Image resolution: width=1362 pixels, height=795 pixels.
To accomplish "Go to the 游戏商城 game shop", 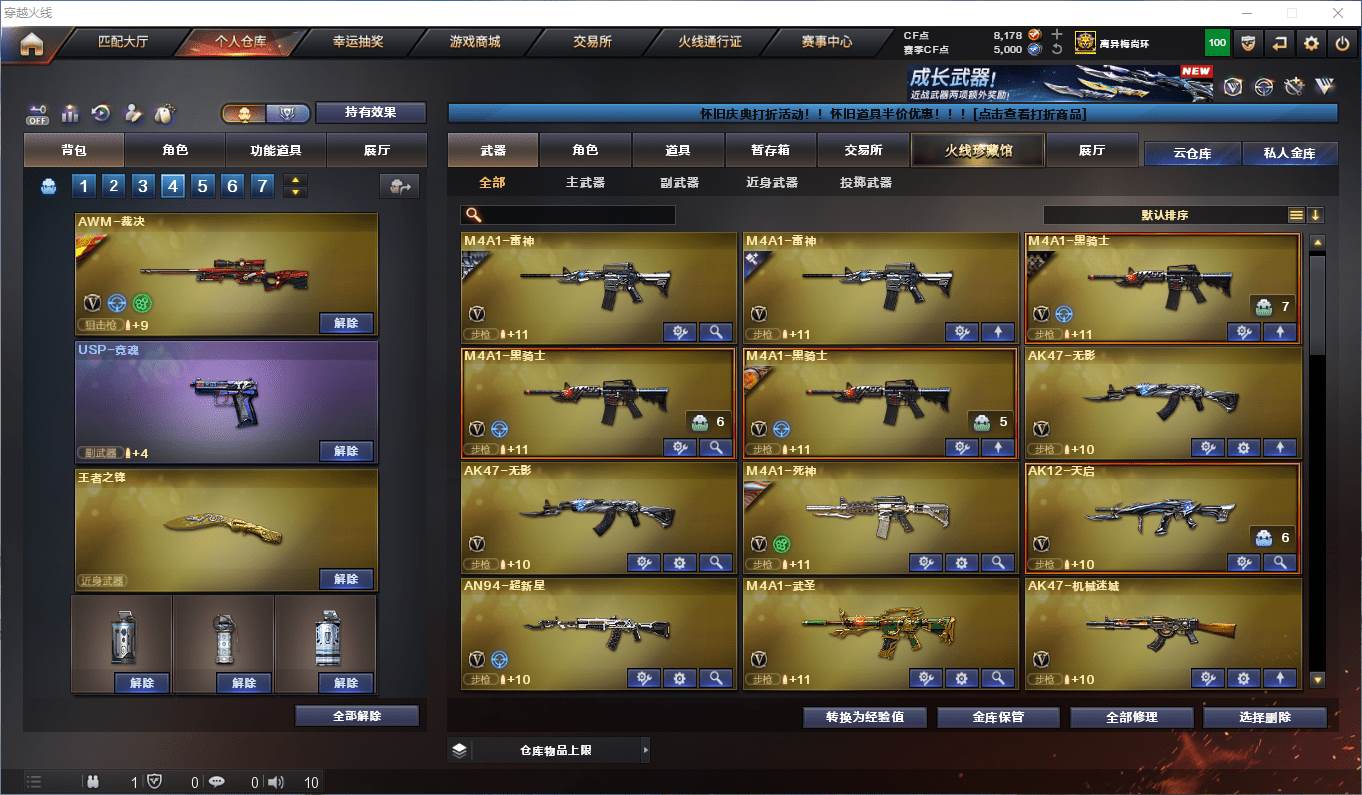I will point(475,42).
